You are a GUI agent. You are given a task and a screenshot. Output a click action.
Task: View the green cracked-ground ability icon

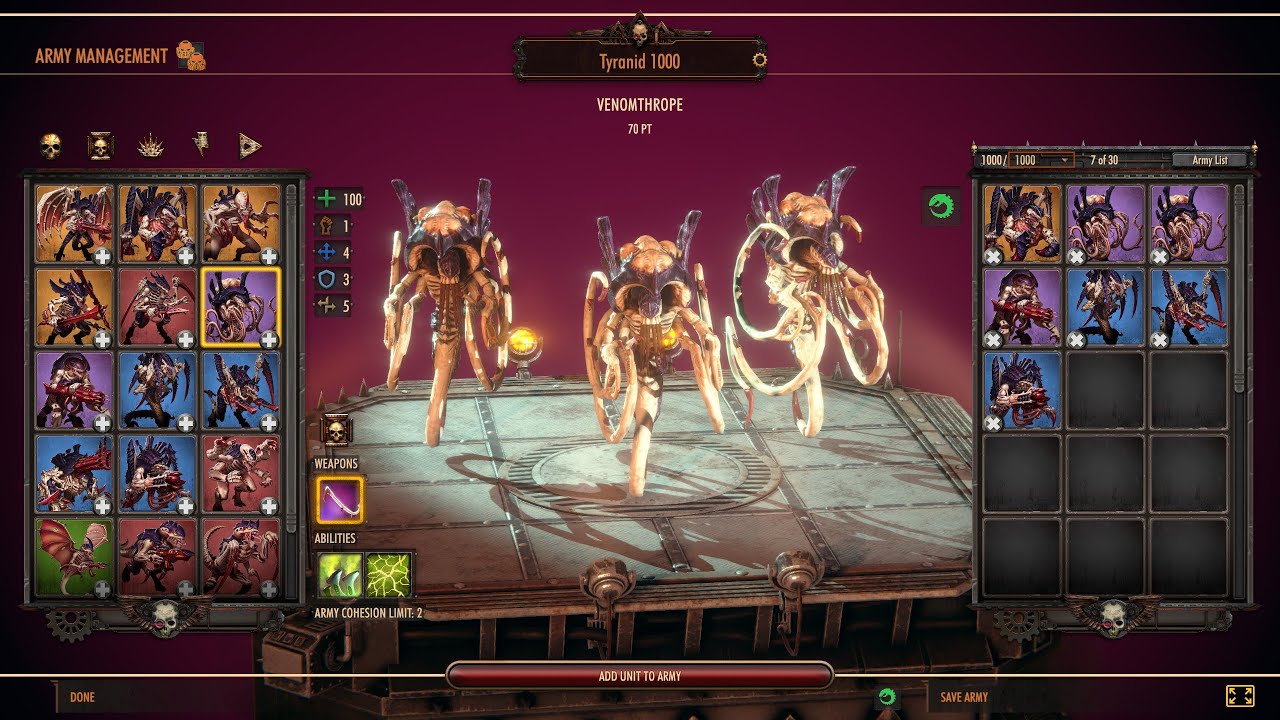390,575
